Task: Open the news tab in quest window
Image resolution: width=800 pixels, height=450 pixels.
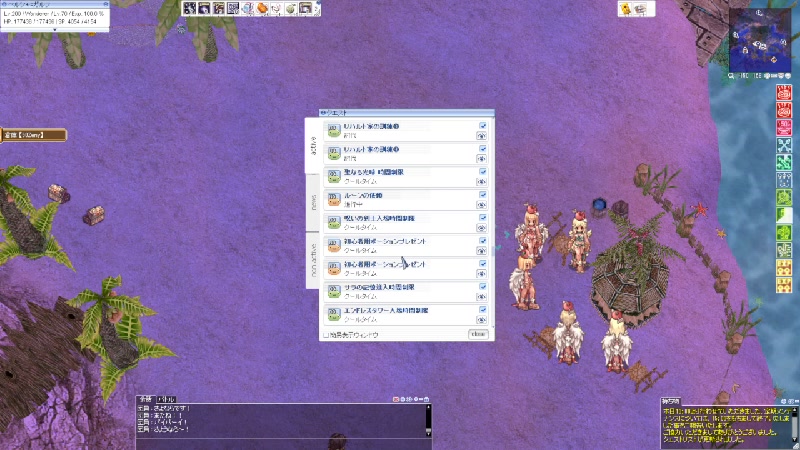Action: [x=312, y=203]
